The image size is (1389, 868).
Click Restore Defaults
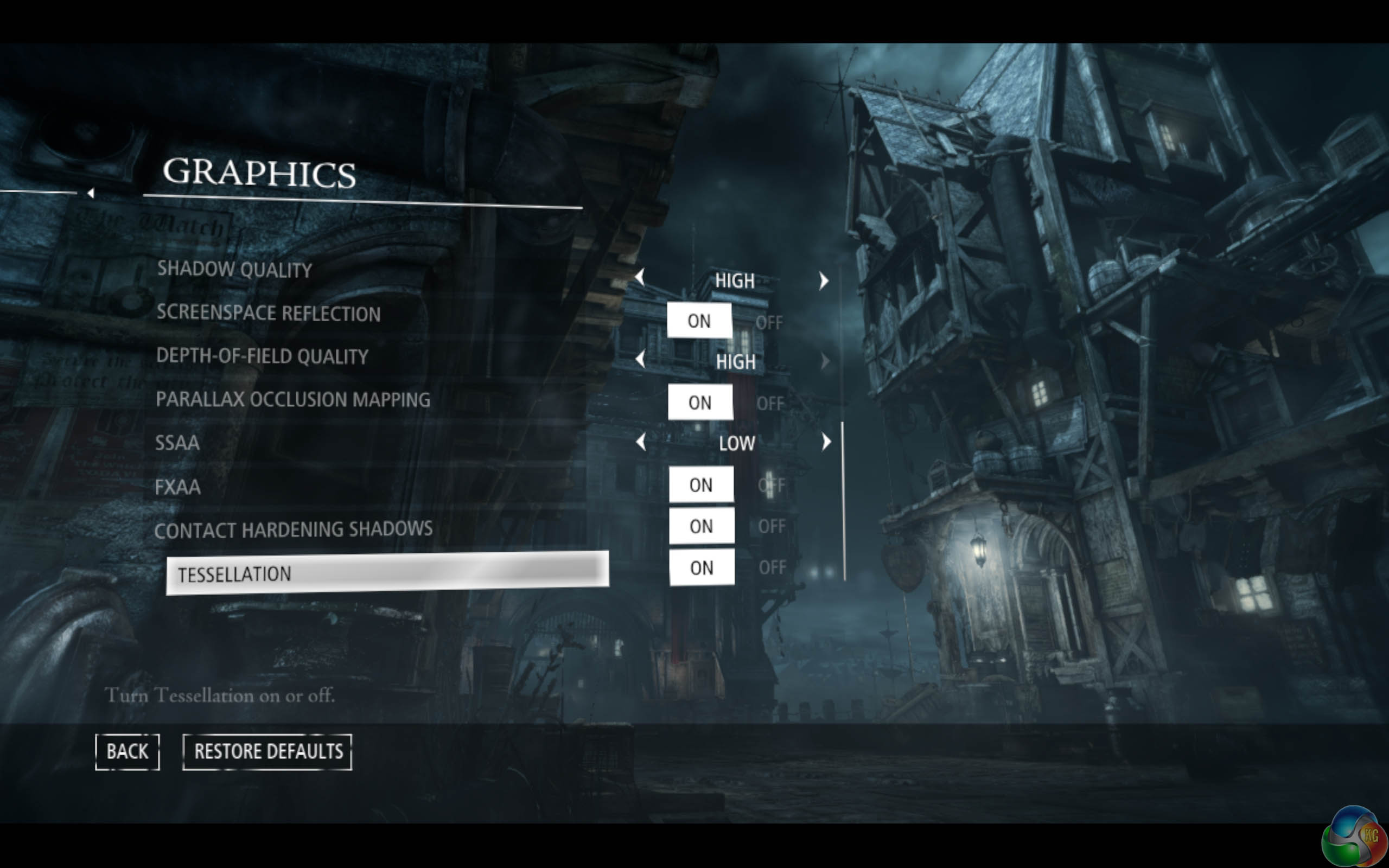[267, 751]
